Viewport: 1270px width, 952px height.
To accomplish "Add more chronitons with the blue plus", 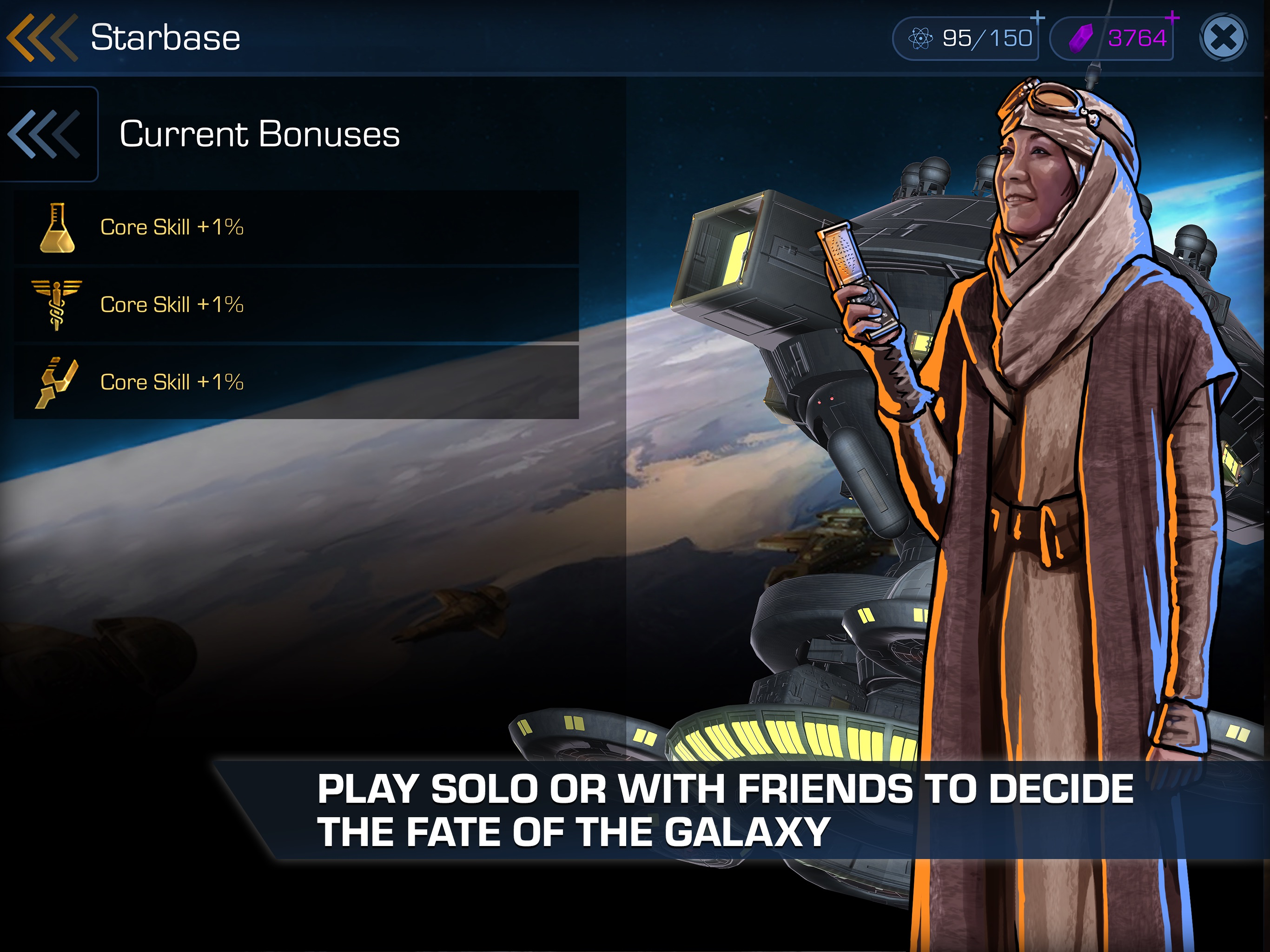I will [1037, 19].
